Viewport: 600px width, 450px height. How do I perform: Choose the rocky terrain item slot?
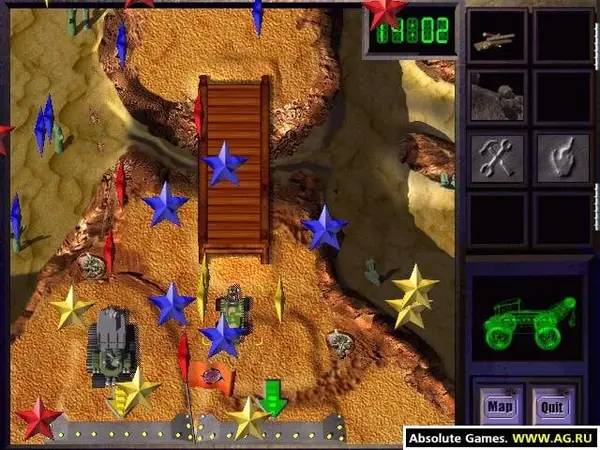tap(498, 98)
